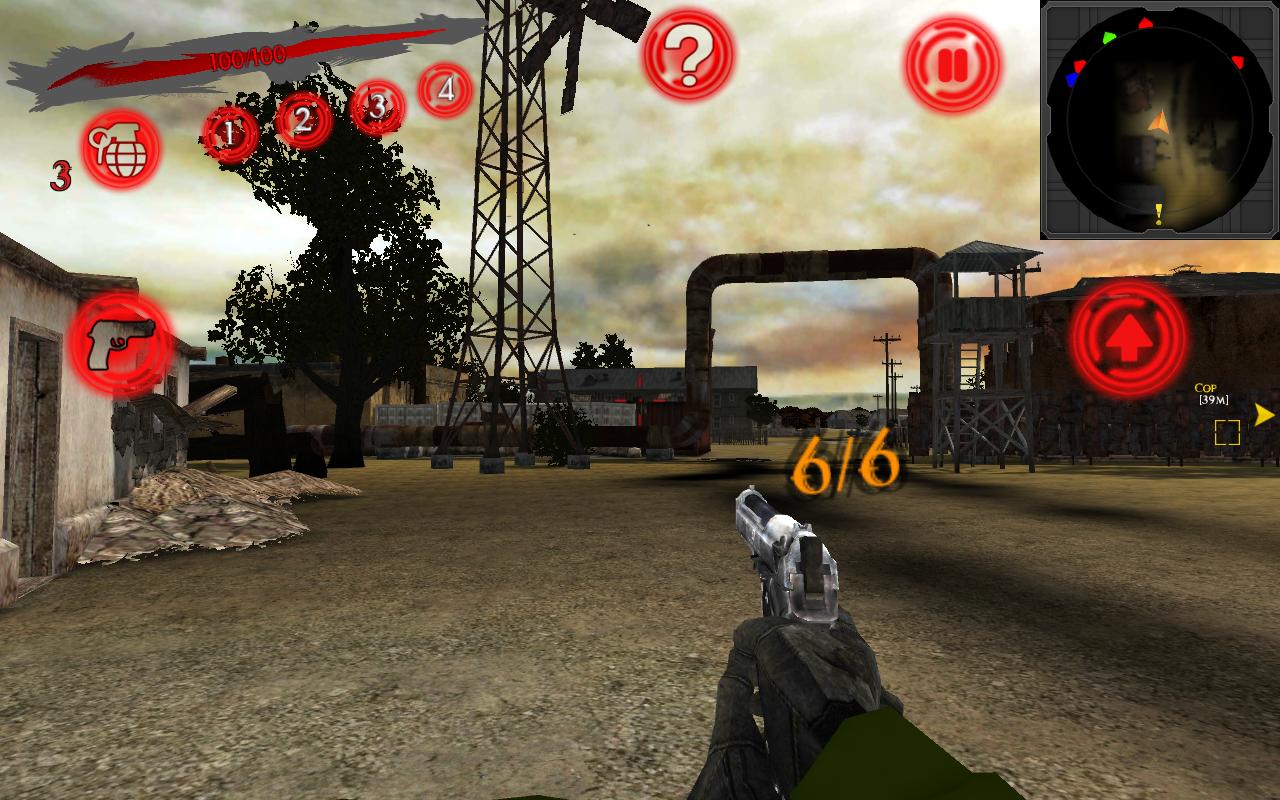Open the help question mark button
Screen dimensions: 1280x800
tap(687, 56)
